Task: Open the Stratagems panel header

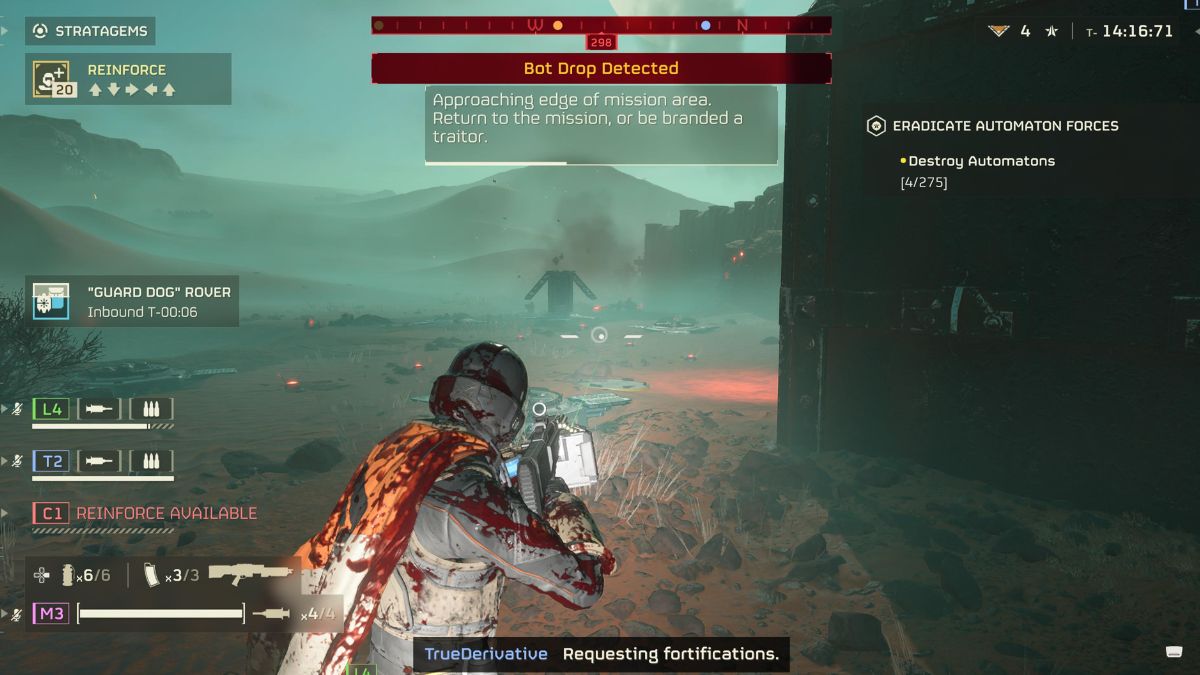Action: click(x=90, y=31)
